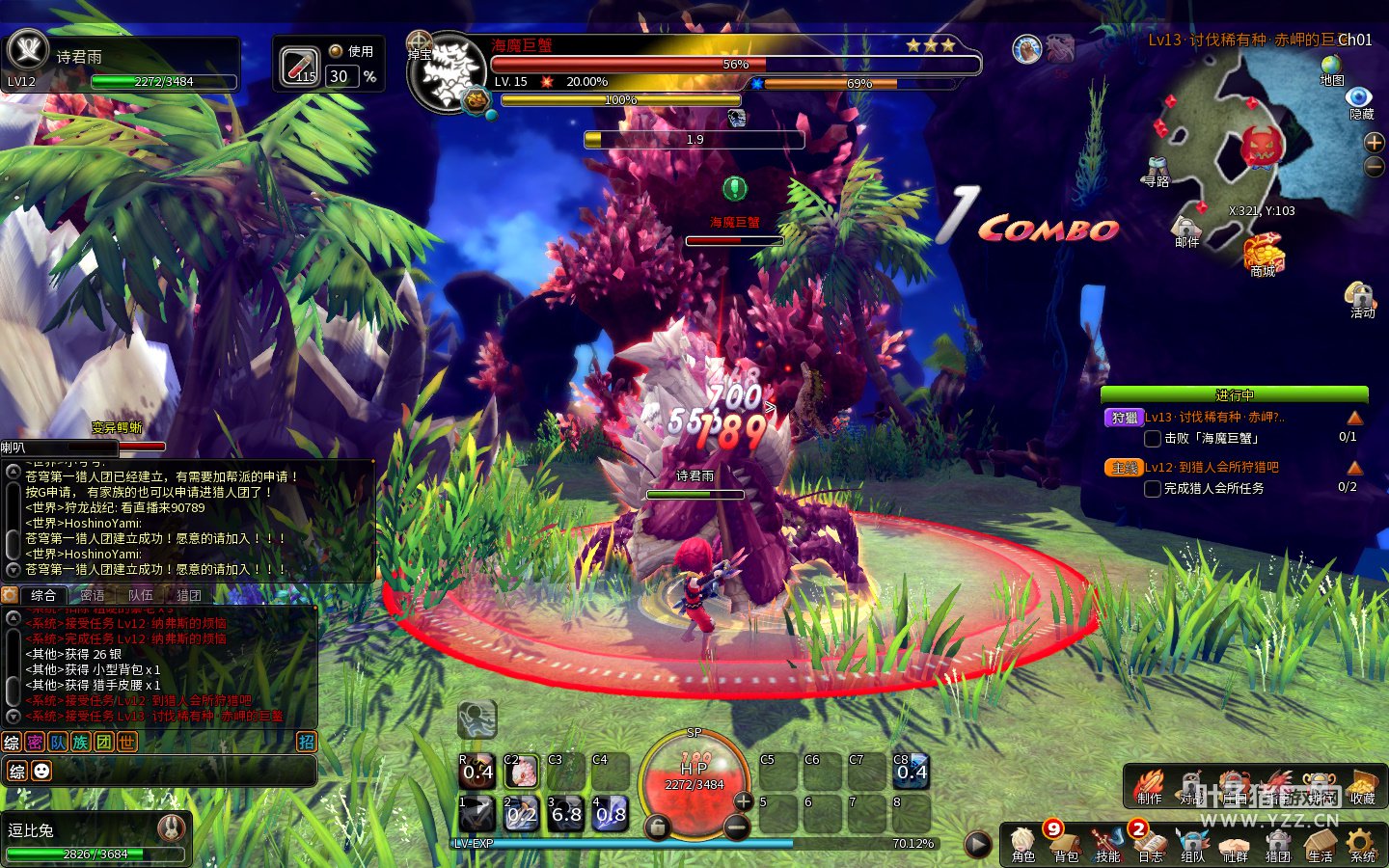The height and width of the screenshot is (868, 1389).
Task: Toggle the 隐藏 hide eye icon
Action: point(1360,101)
